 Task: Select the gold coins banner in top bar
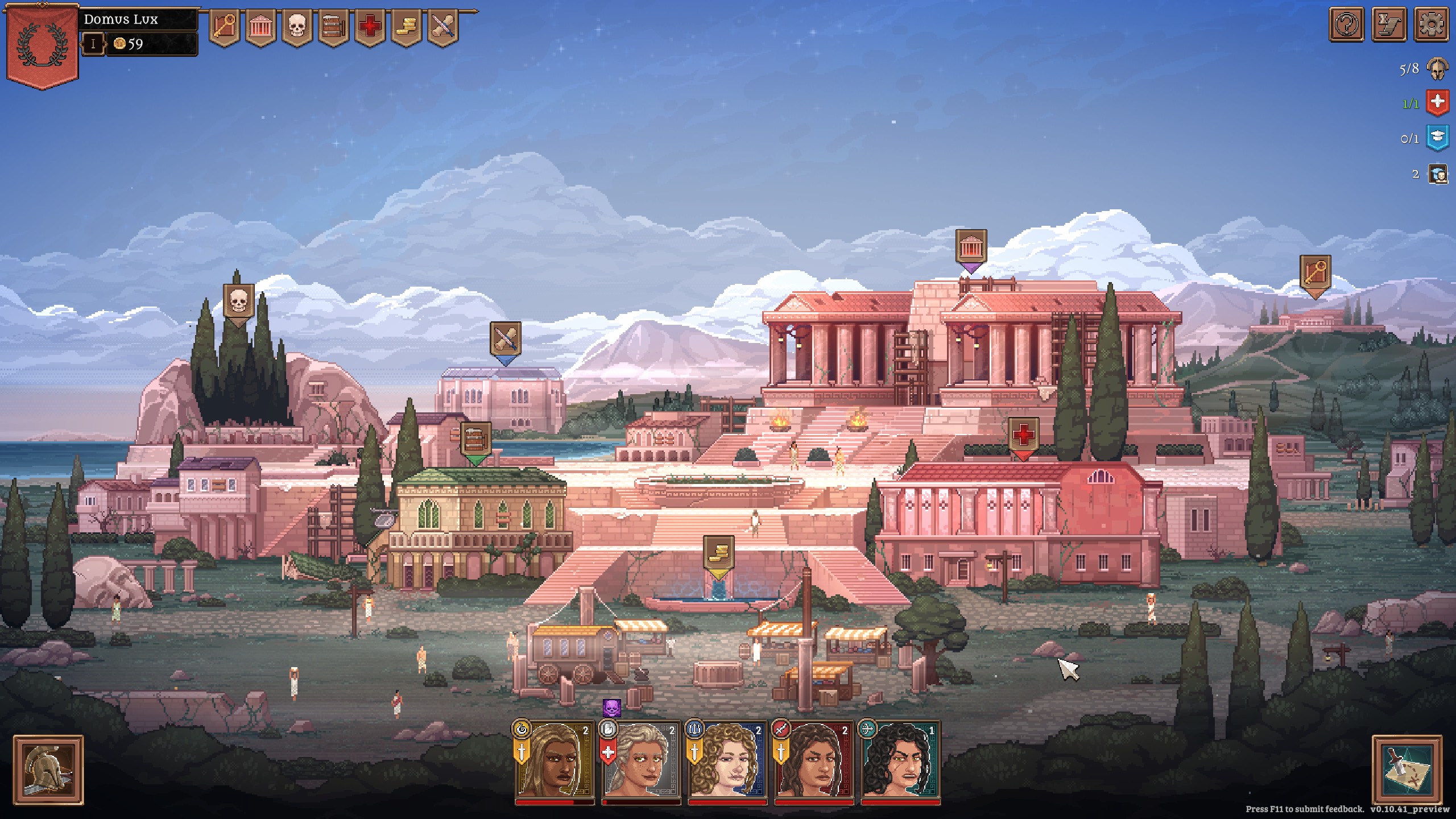(406, 27)
